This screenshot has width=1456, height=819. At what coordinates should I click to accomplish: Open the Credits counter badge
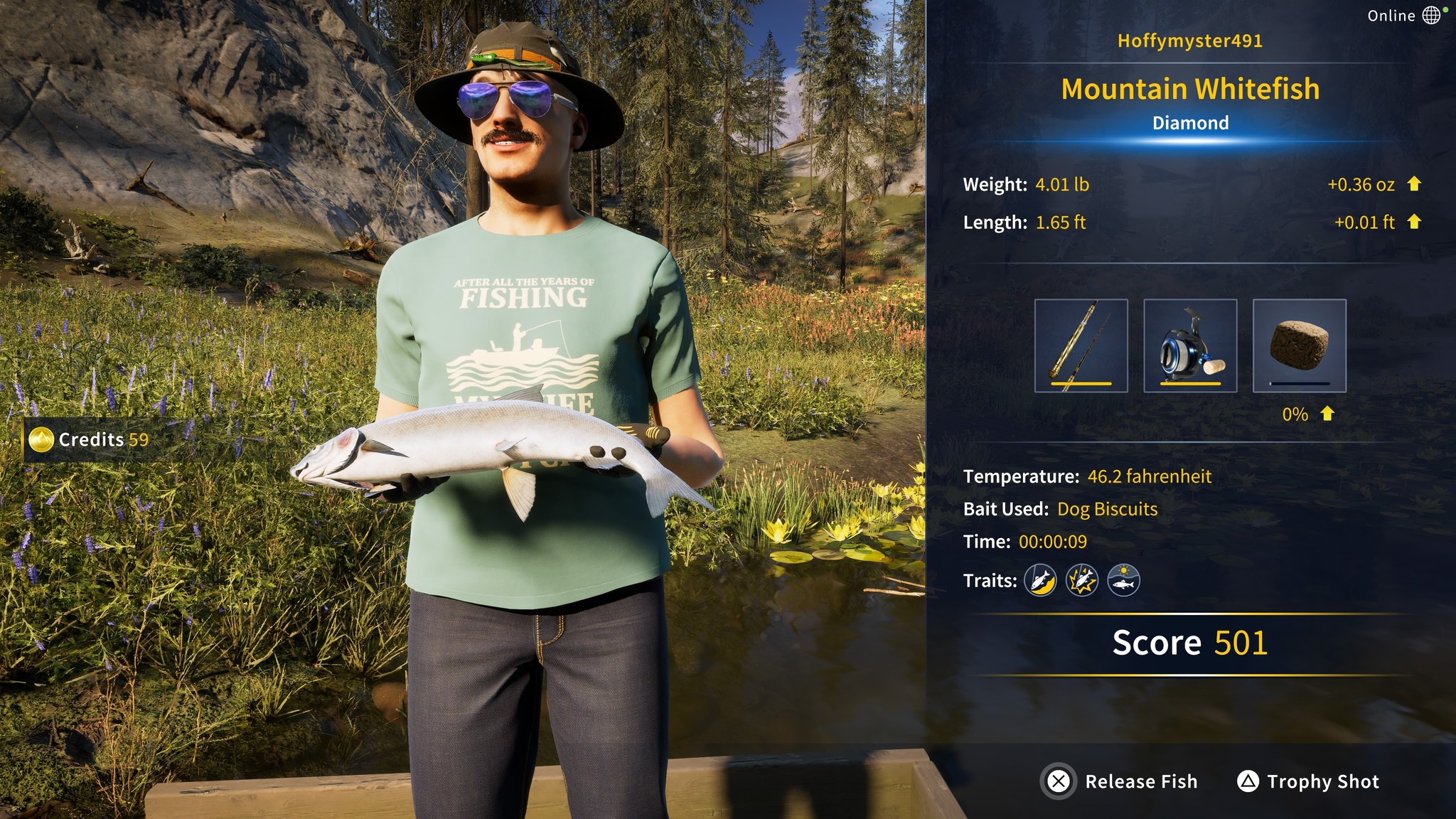90,440
